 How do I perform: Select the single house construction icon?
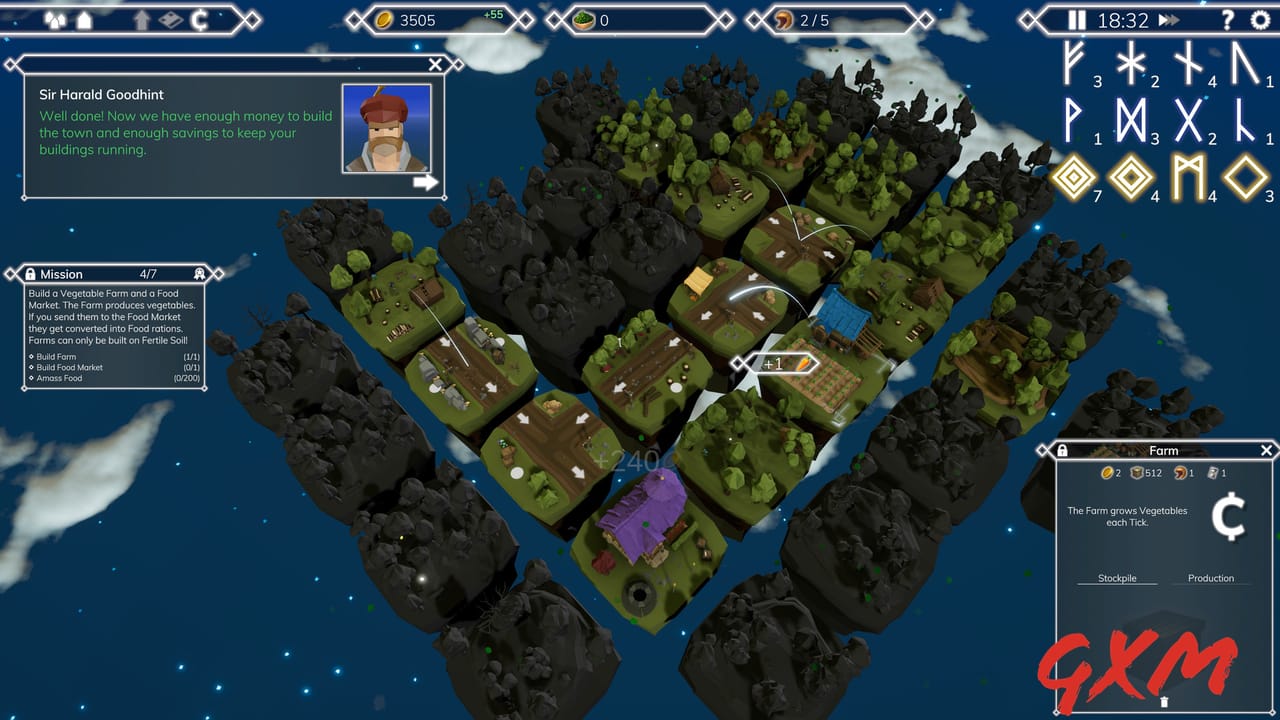84,19
